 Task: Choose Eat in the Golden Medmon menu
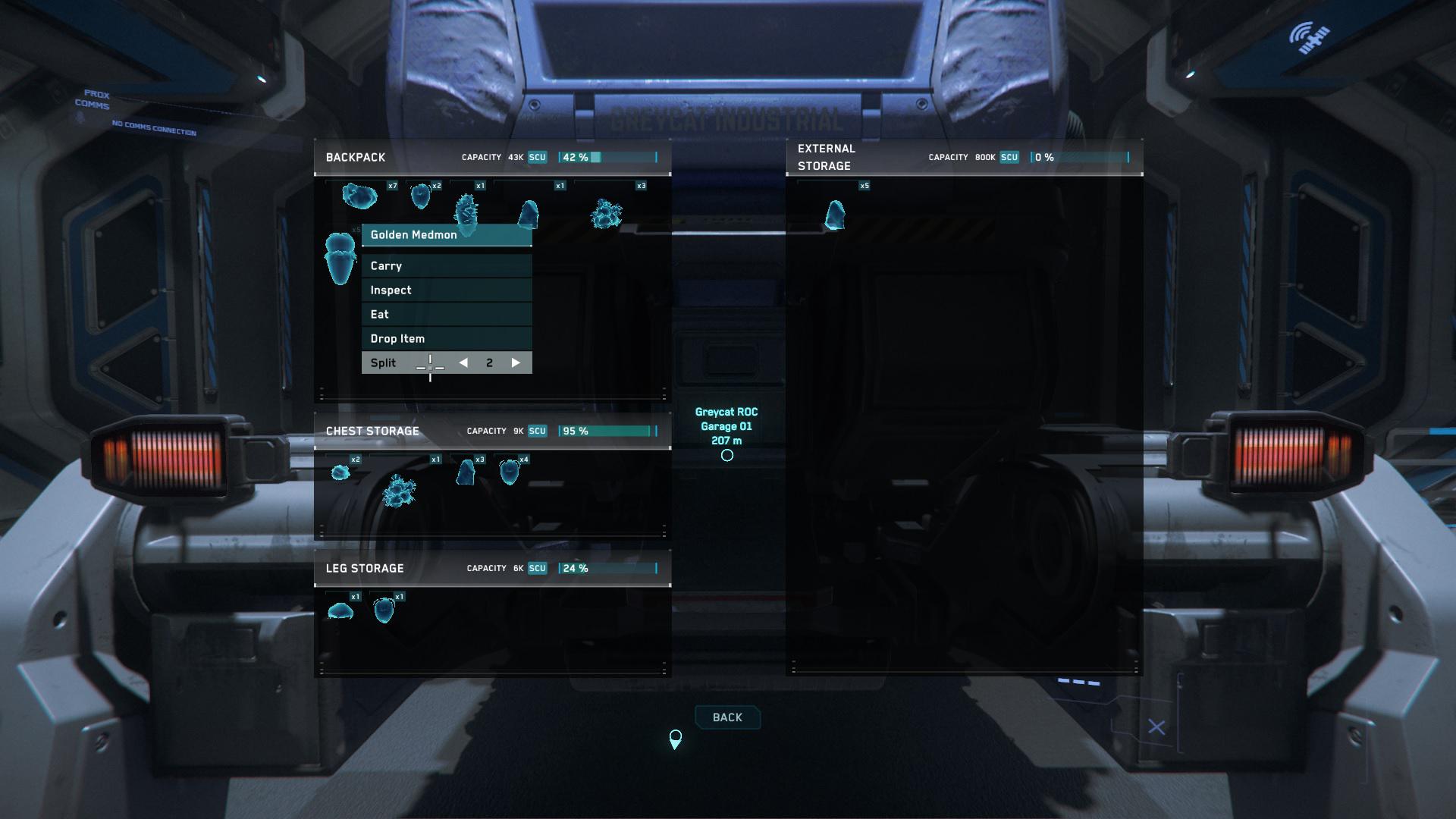[446, 314]
